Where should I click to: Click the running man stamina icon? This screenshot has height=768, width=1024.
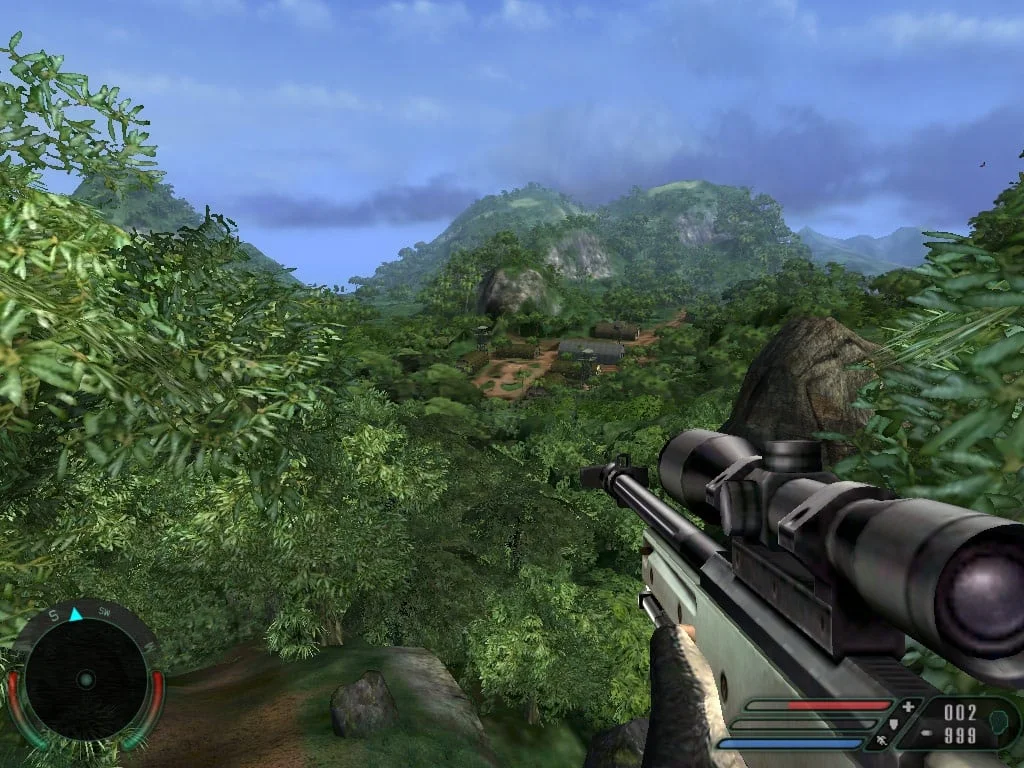882,741
